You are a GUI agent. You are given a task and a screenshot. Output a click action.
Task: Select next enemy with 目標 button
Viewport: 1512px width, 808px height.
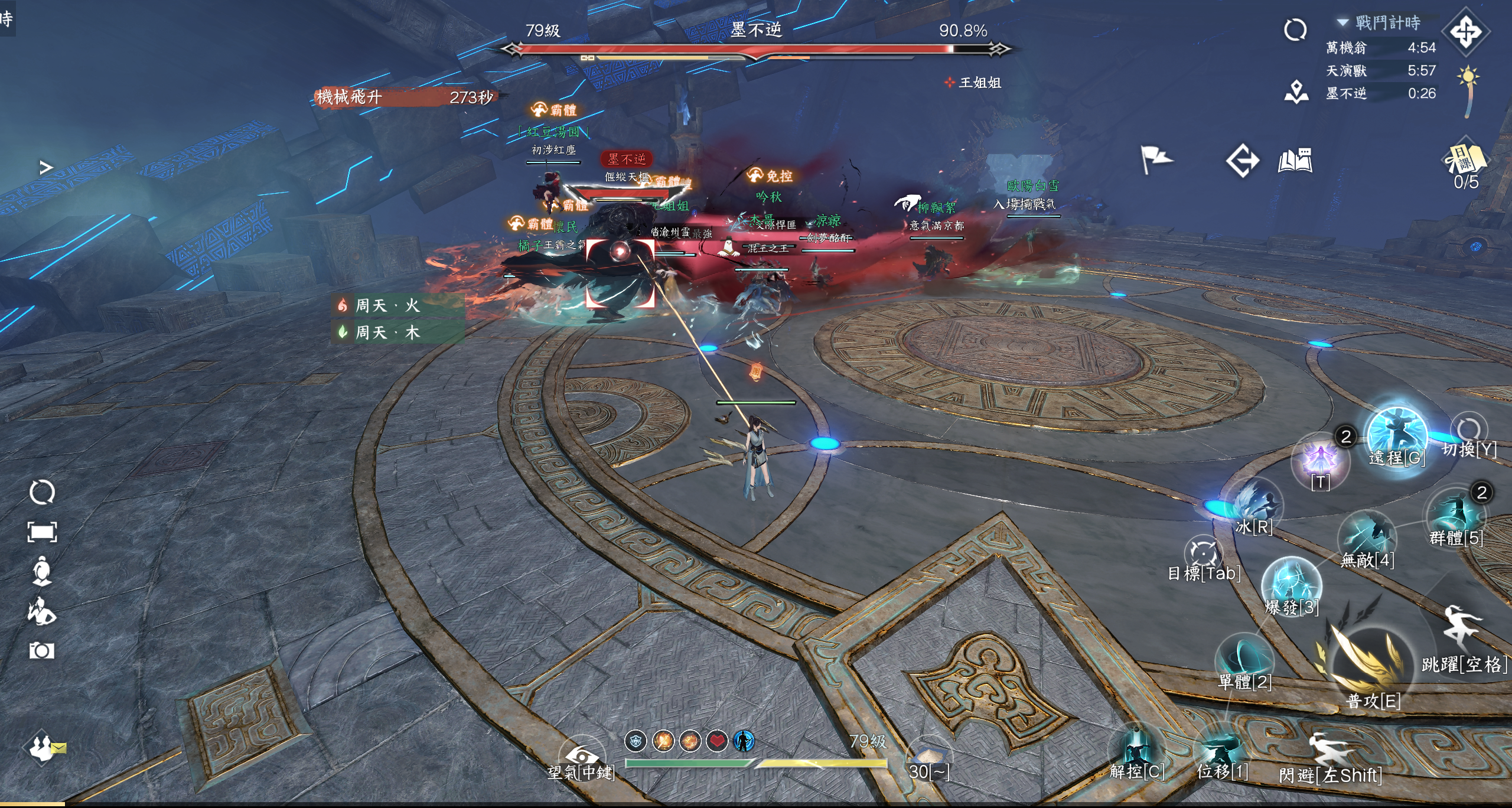pyautogui.click(x=1203, y=554)
